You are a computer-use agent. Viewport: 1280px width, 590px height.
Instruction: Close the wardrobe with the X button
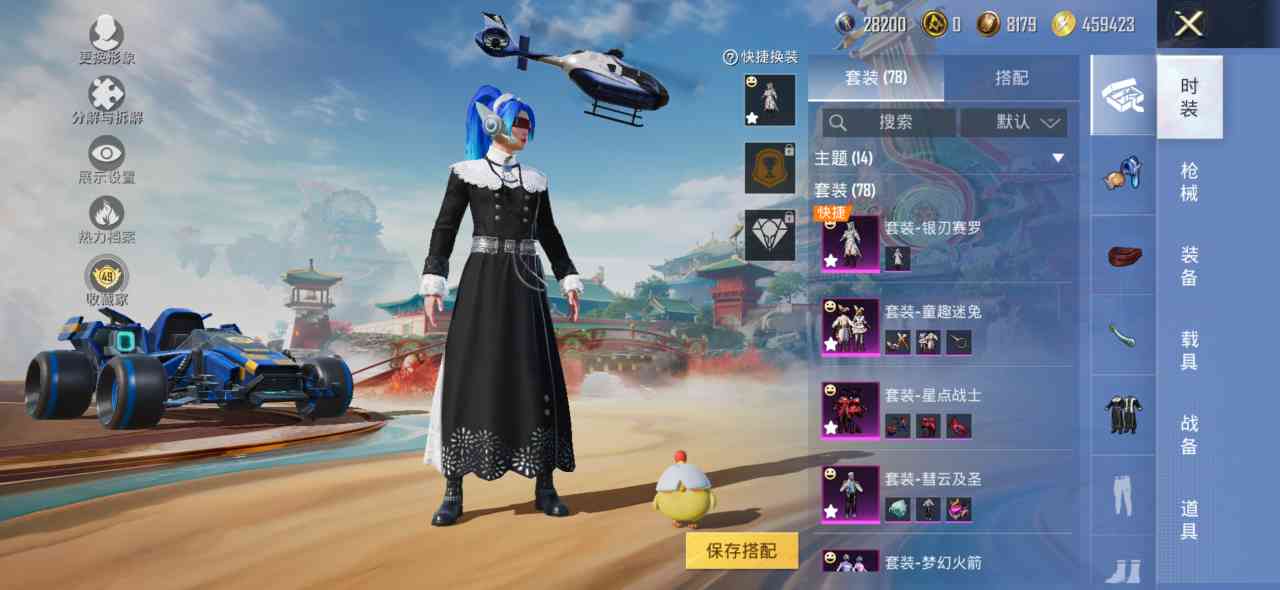[x=1188, y=24]
